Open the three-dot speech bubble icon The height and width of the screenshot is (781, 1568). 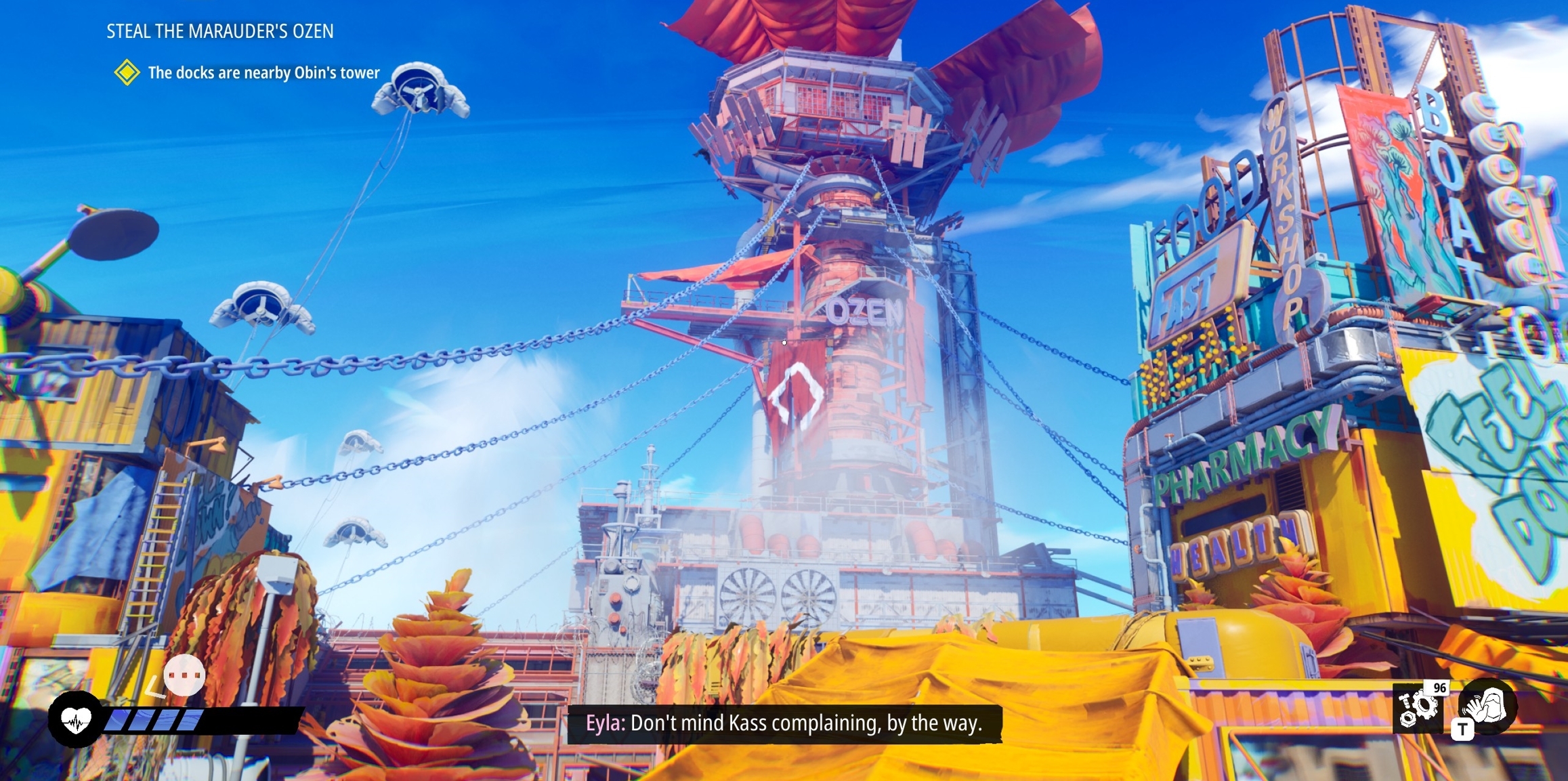pos(184,675)
